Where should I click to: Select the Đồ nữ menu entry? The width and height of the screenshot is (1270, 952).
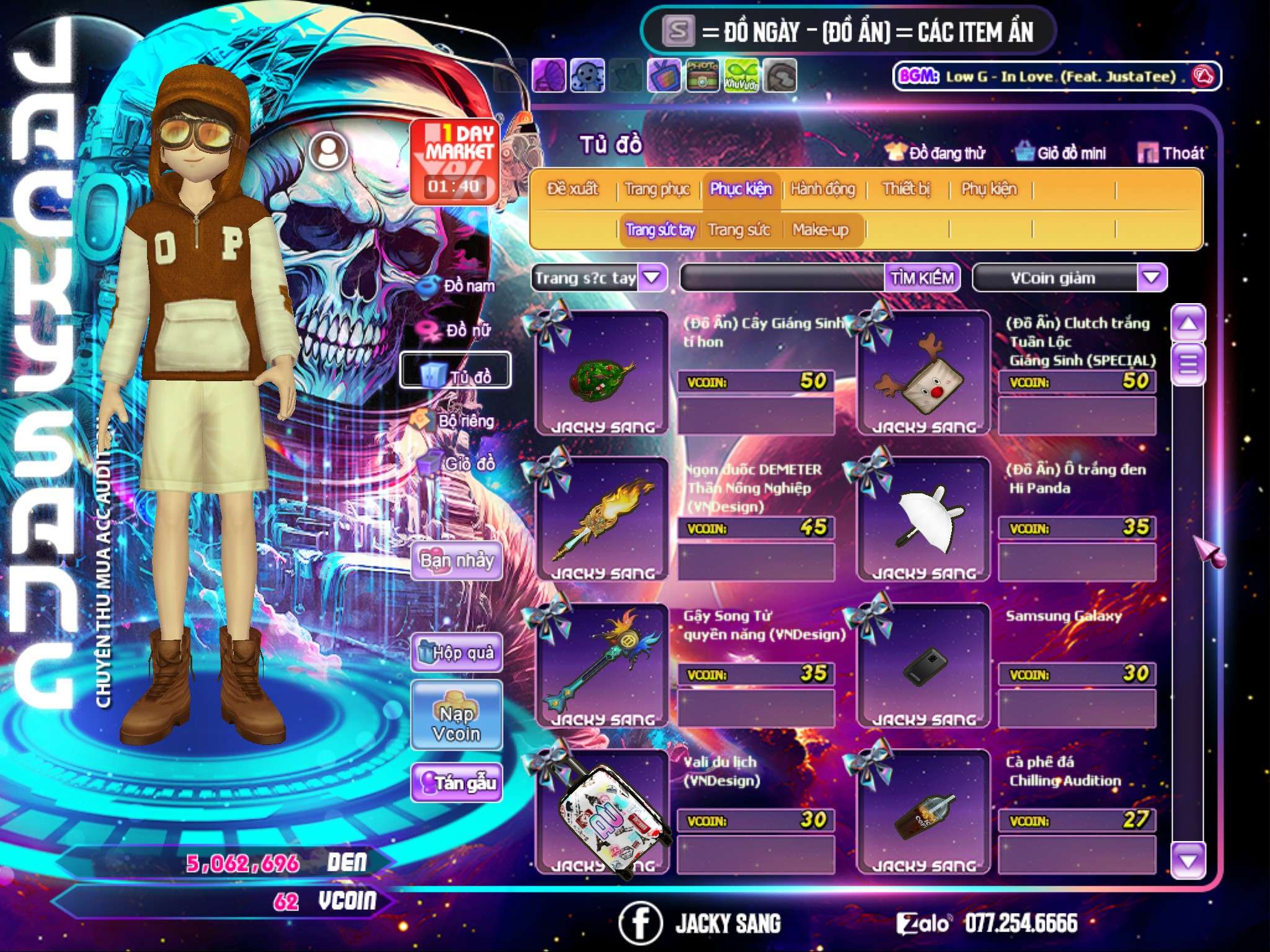click(459, 330)
